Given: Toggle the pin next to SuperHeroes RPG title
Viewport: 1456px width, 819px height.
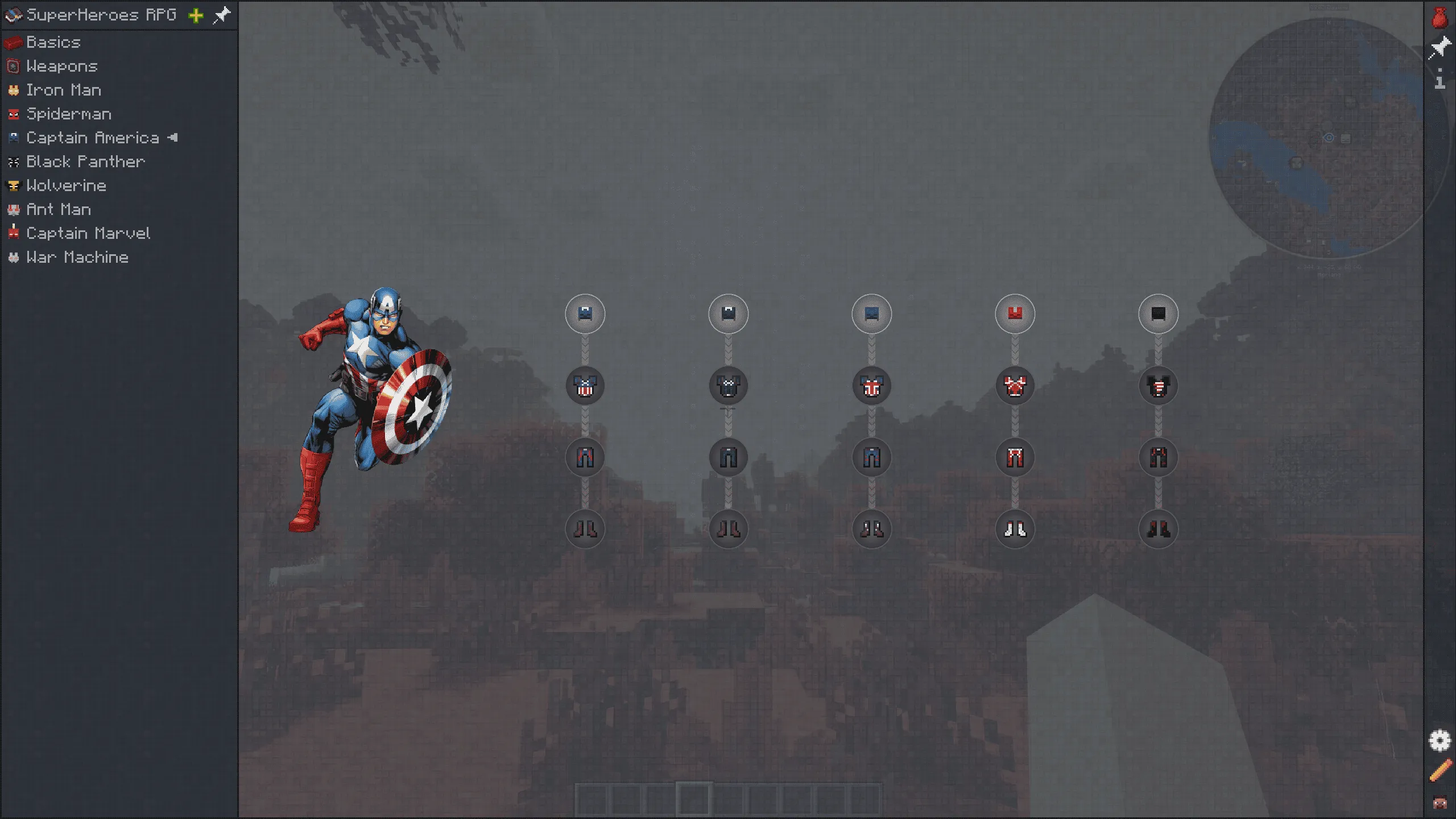Looking at the screenshot, I should [x=221, y=15].
